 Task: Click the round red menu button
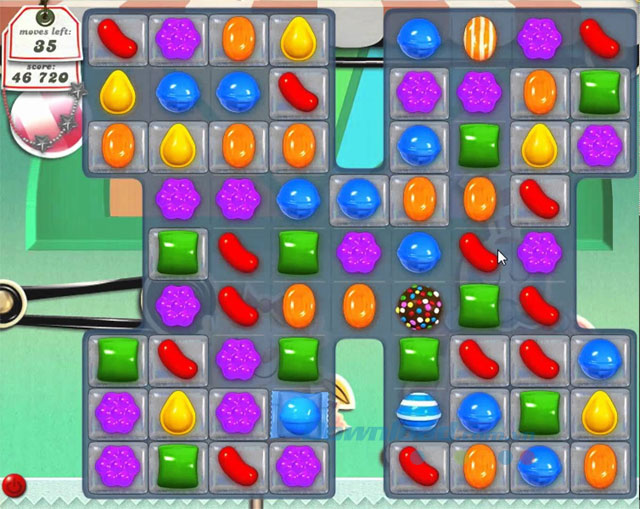pyautogui.click(x=14, y=485)
